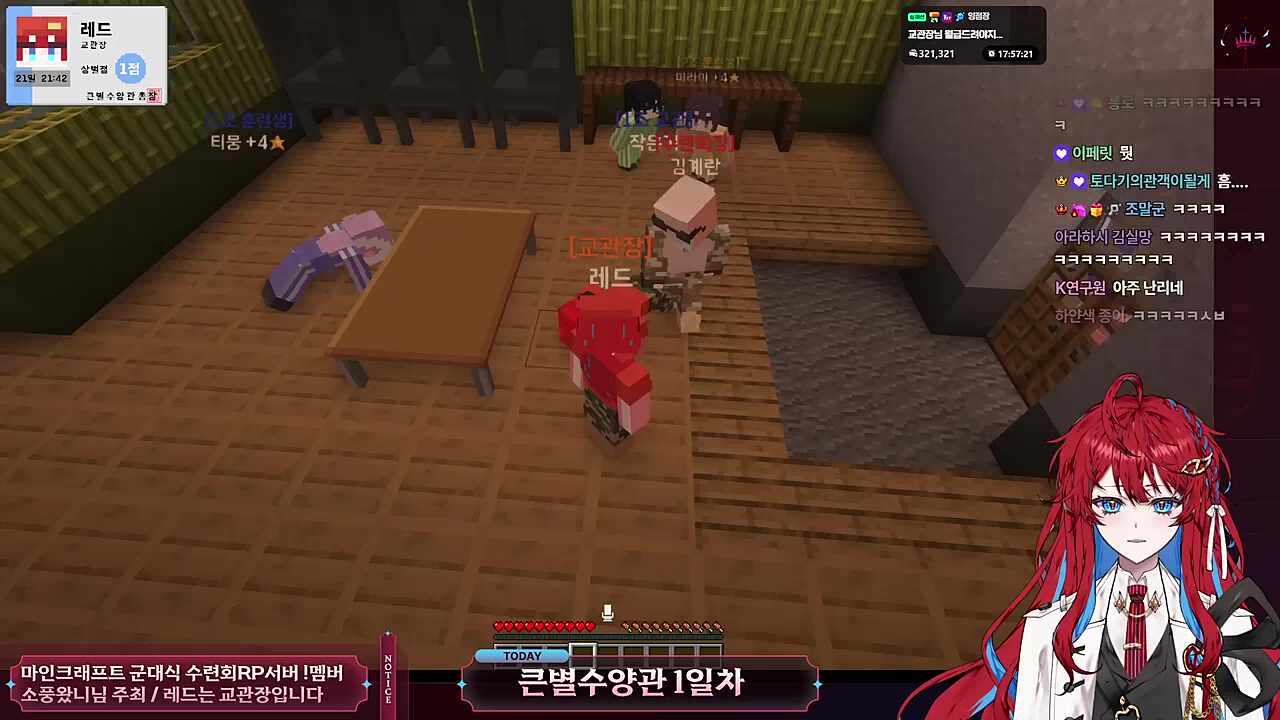This screenshot has height=720, width=1280.
Task: Click the microphone icon above the hotbar
Action: (x=608, y=612)
